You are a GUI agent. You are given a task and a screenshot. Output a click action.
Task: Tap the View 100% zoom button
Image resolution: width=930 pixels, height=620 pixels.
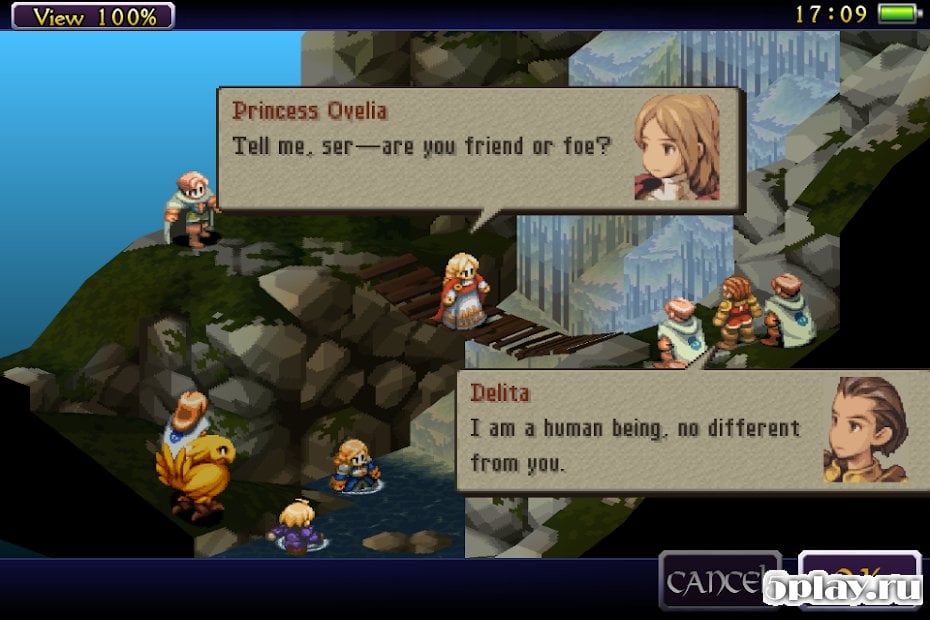click(x=88, y=15)
